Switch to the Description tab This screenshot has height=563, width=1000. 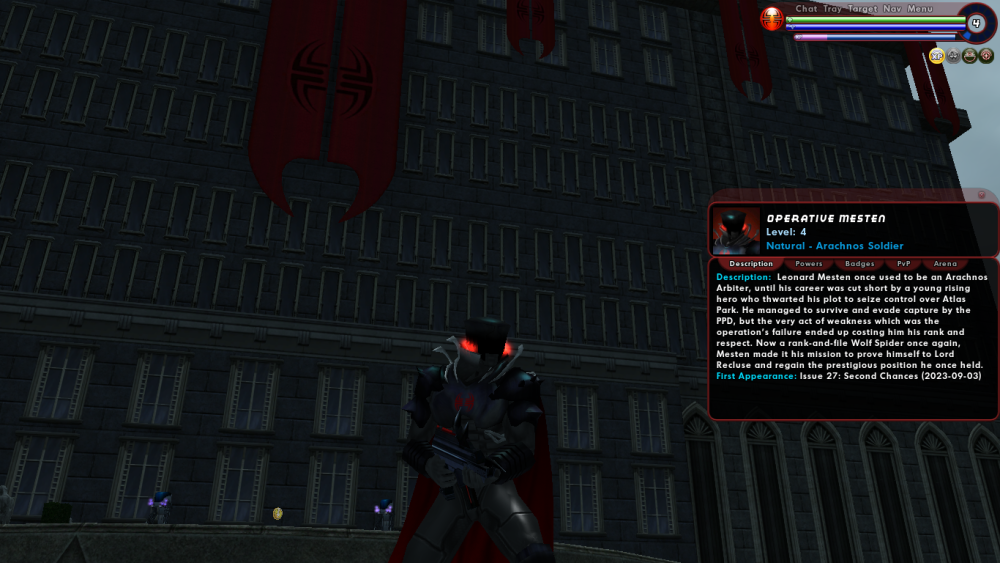(x=751, y=264)
